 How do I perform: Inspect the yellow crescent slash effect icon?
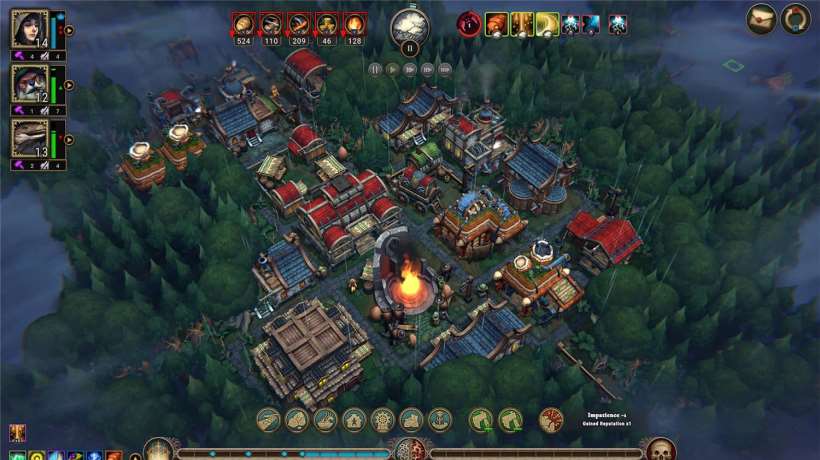click(x=547, y=24)
